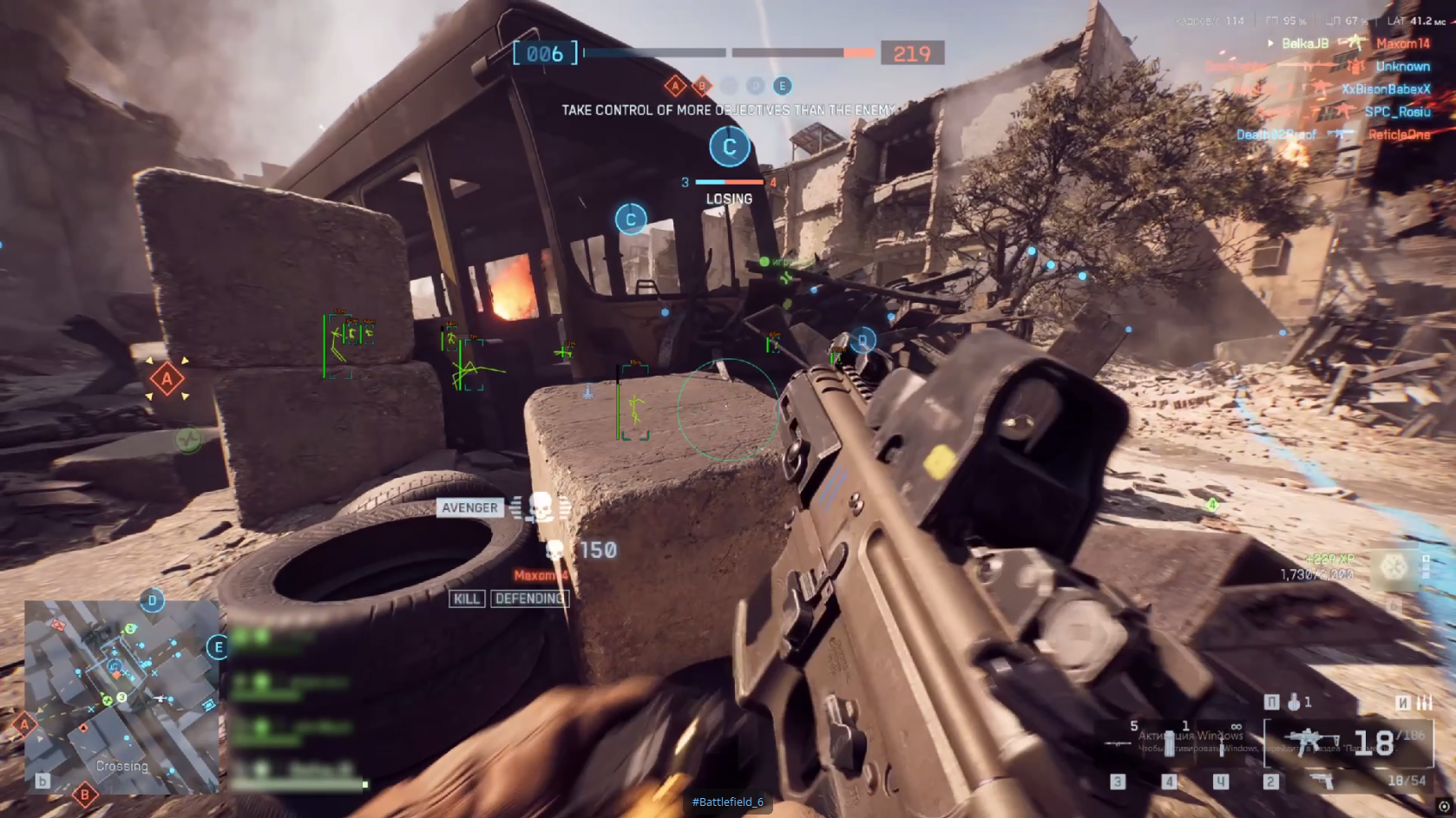The image size is (1456, 818).
Task: Click objective E circle in the top tracker
Action: click(782, 86)
